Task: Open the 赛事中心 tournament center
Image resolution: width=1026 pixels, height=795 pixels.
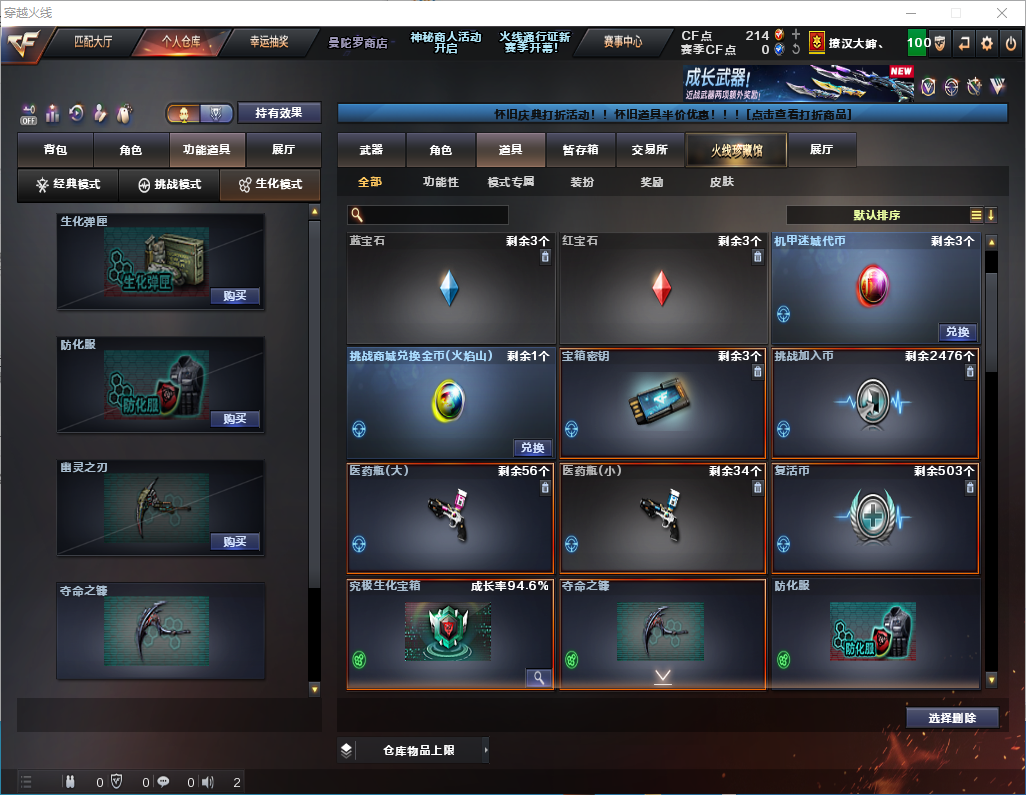Action: [622, 42]
